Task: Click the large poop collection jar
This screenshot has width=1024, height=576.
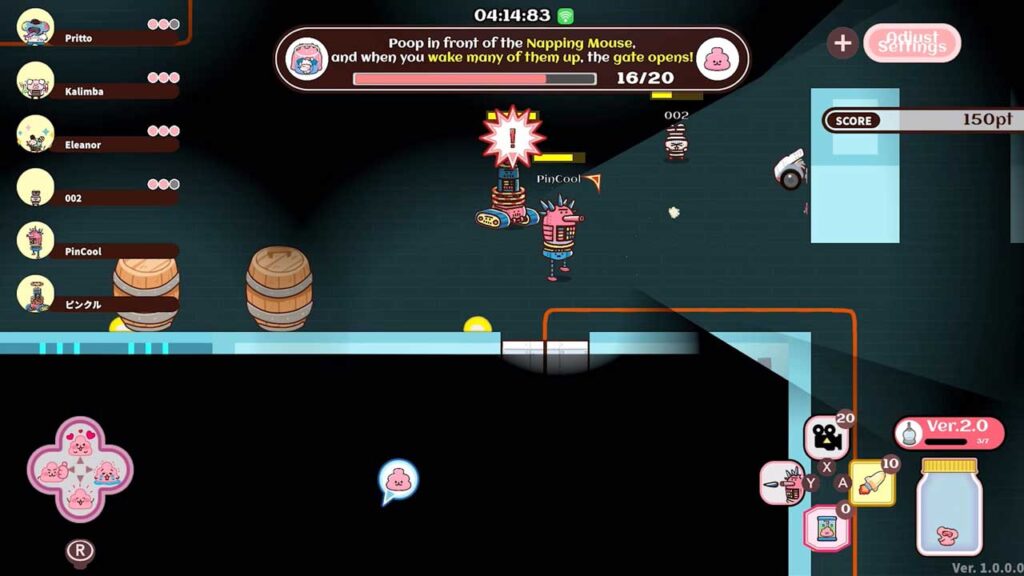Action: click(948, 508)
